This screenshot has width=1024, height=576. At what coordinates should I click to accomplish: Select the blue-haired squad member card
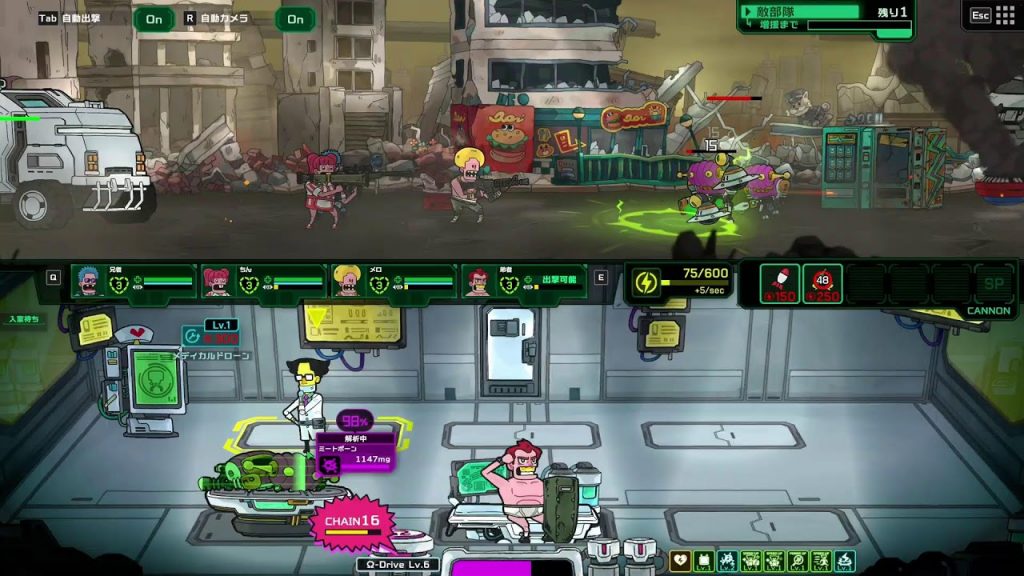point(134,282)
